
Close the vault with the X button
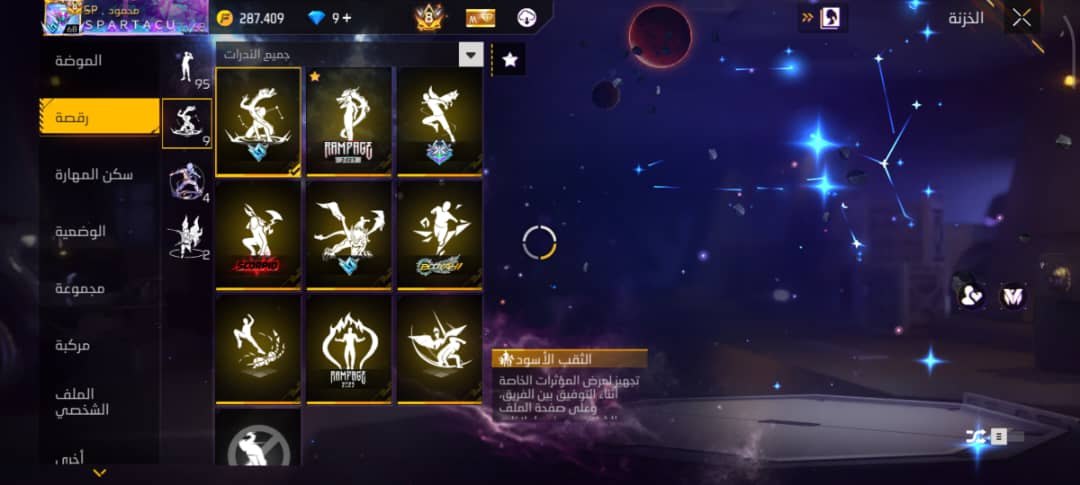pyautogui.click(x=1021, y=17)
